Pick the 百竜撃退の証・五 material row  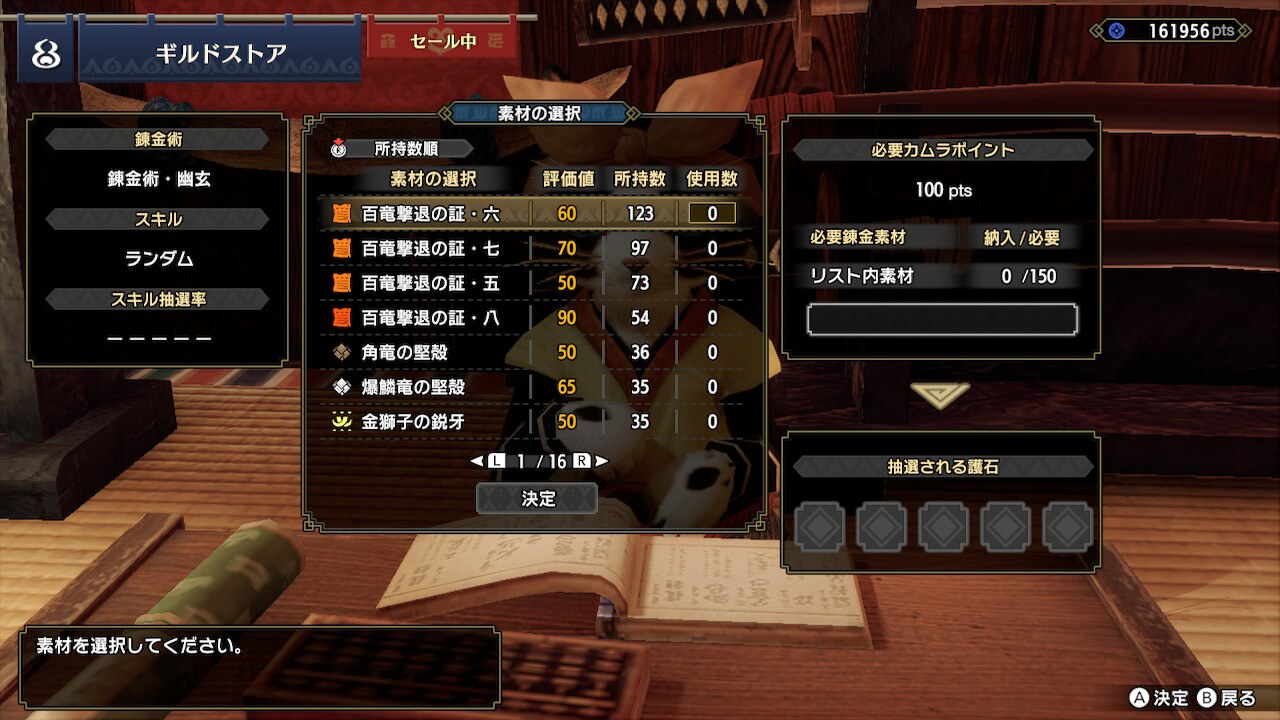tap(430, 283)
